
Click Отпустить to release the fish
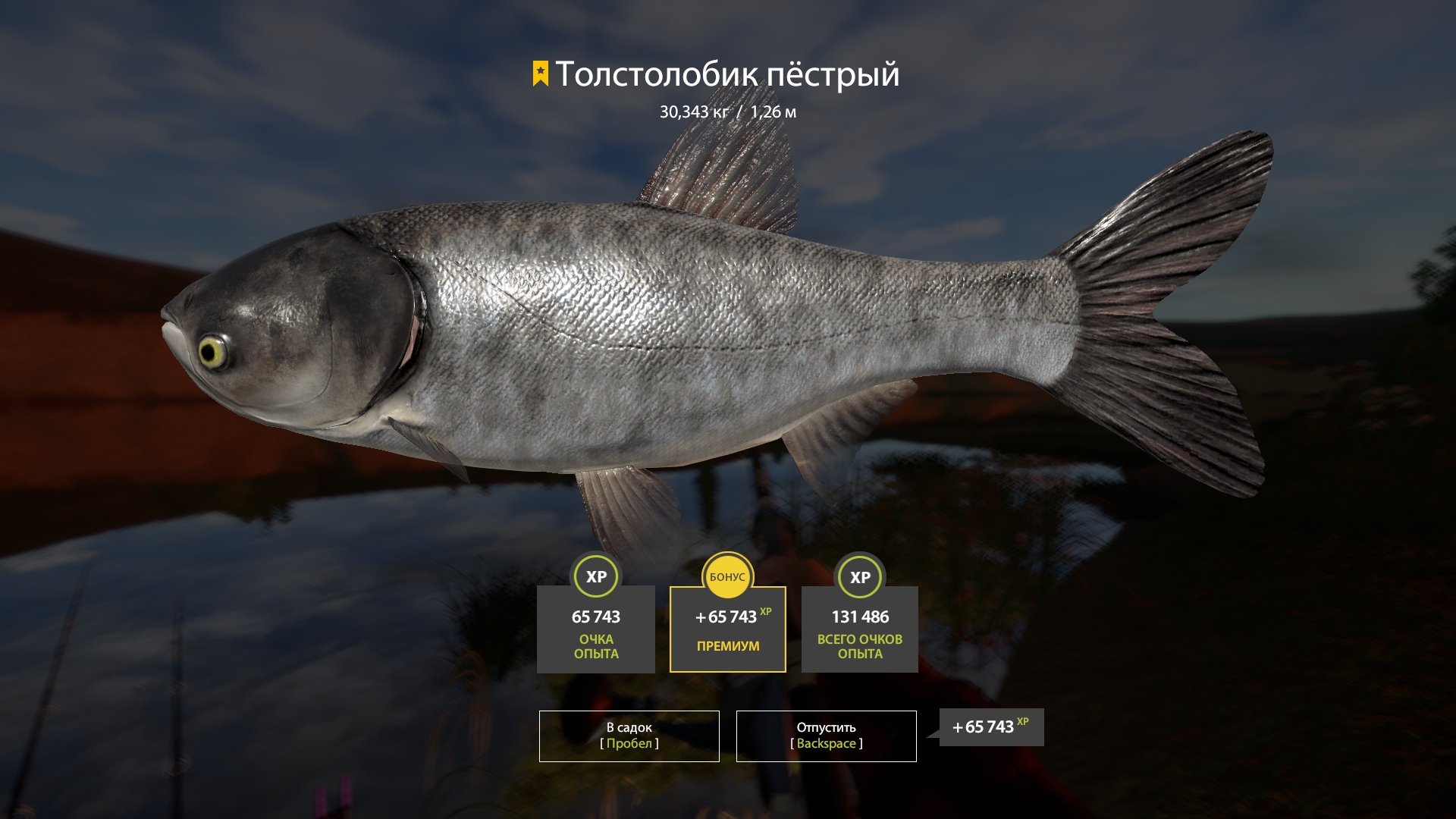825,736
